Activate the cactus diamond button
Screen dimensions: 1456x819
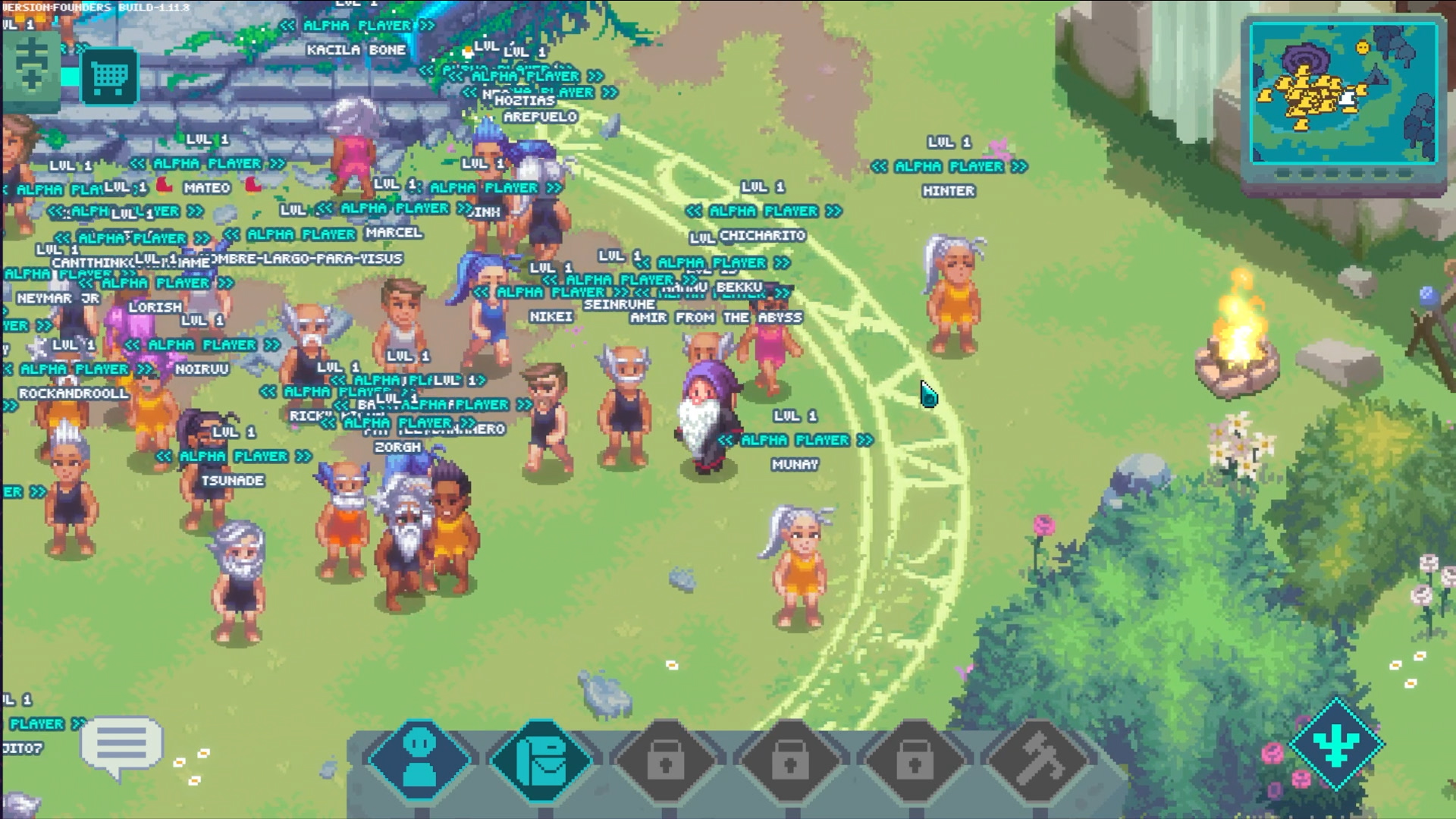(1336, 743)
